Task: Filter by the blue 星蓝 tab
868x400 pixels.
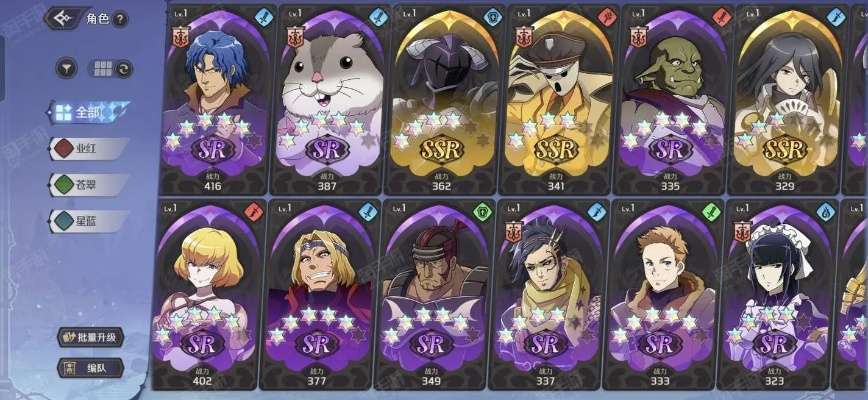Action: coord(89,220)
